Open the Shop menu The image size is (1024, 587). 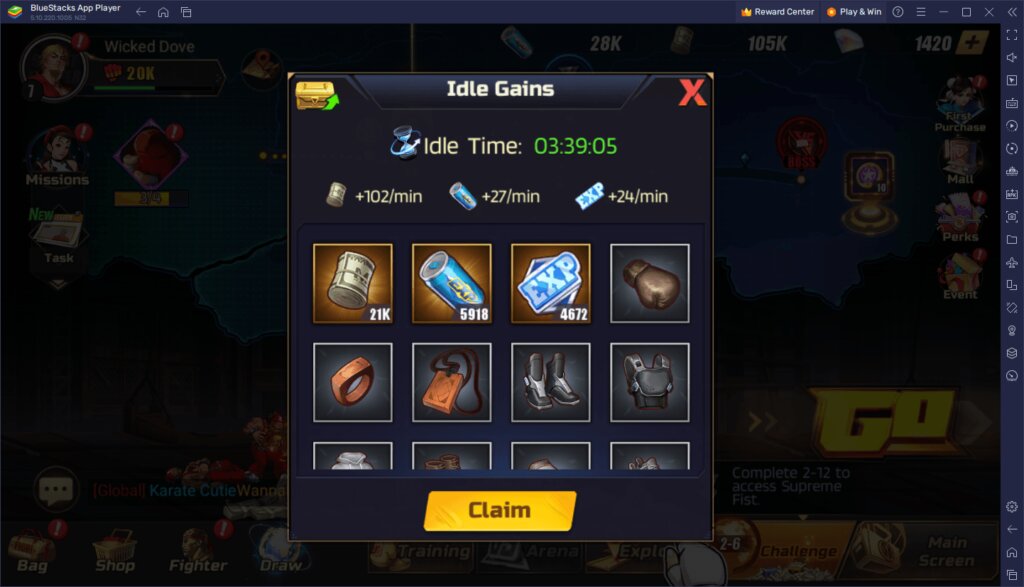click(115, 550)
